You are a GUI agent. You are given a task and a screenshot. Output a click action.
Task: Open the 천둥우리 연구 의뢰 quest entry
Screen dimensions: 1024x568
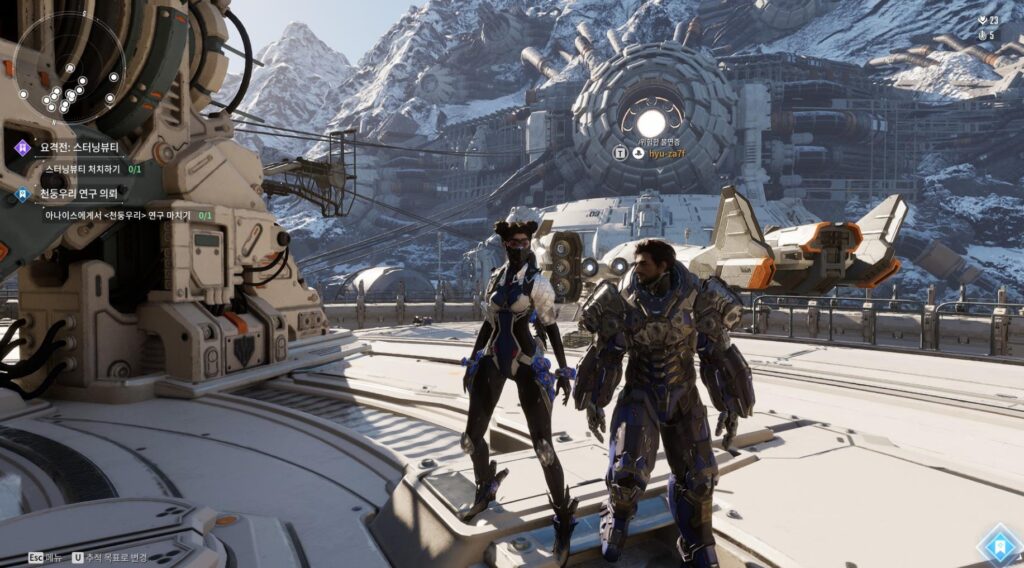click(78, 194)
